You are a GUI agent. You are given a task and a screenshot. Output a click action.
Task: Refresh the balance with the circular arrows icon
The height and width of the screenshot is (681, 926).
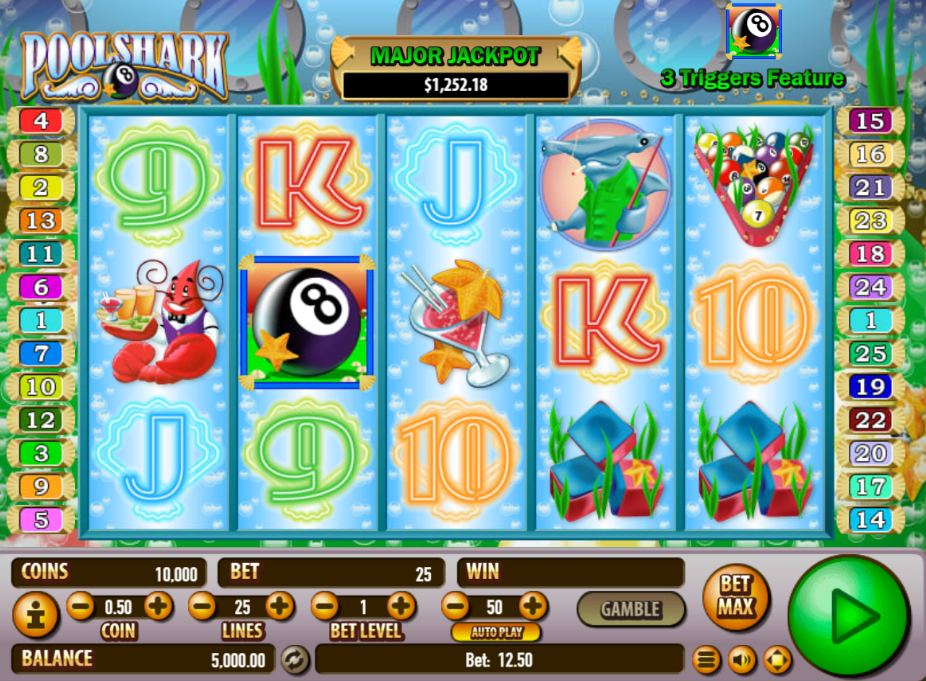(x=295, y=659)
